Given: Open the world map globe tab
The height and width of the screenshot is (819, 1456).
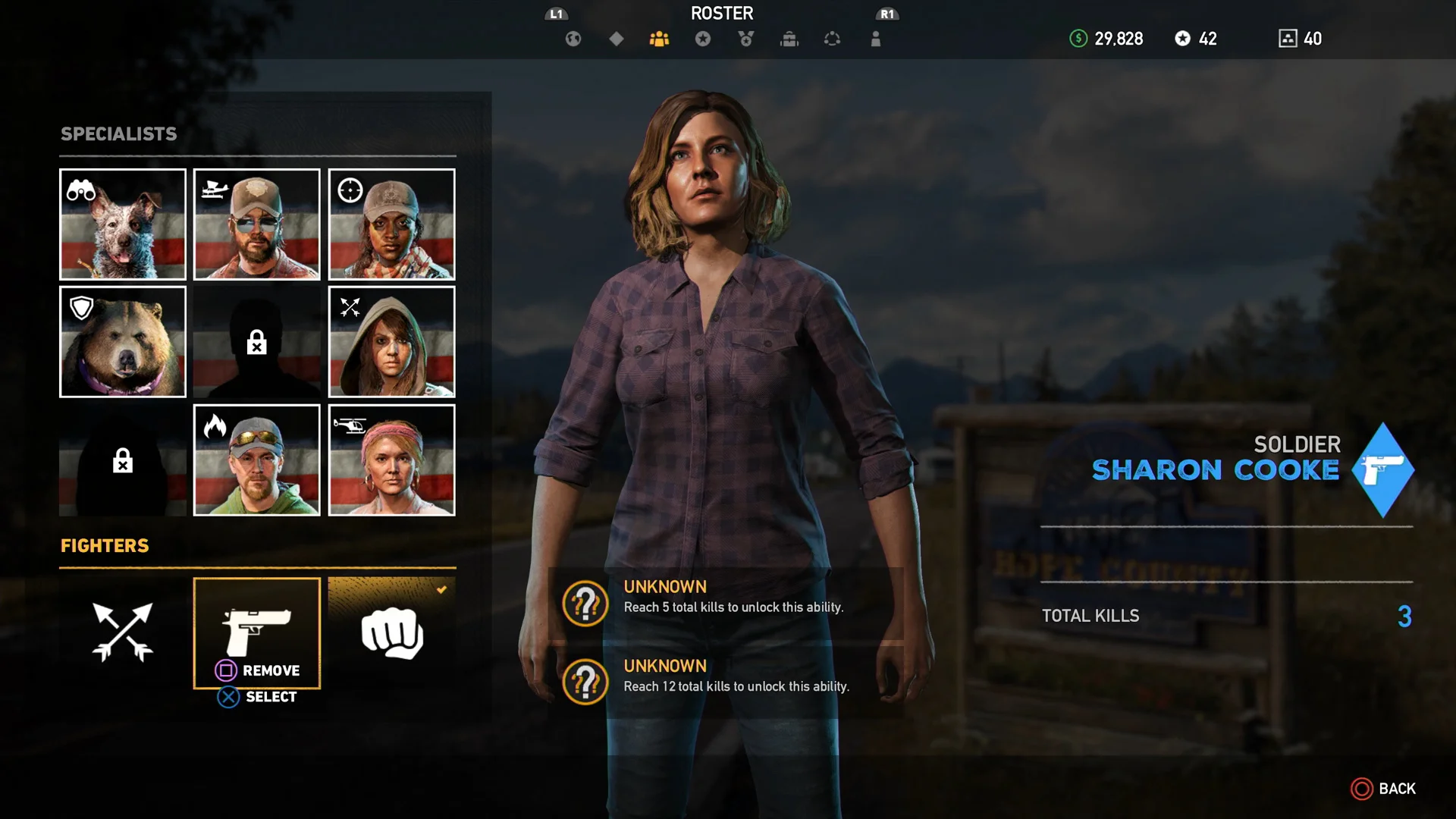Looking at the screenshot, I should (574, 39).
